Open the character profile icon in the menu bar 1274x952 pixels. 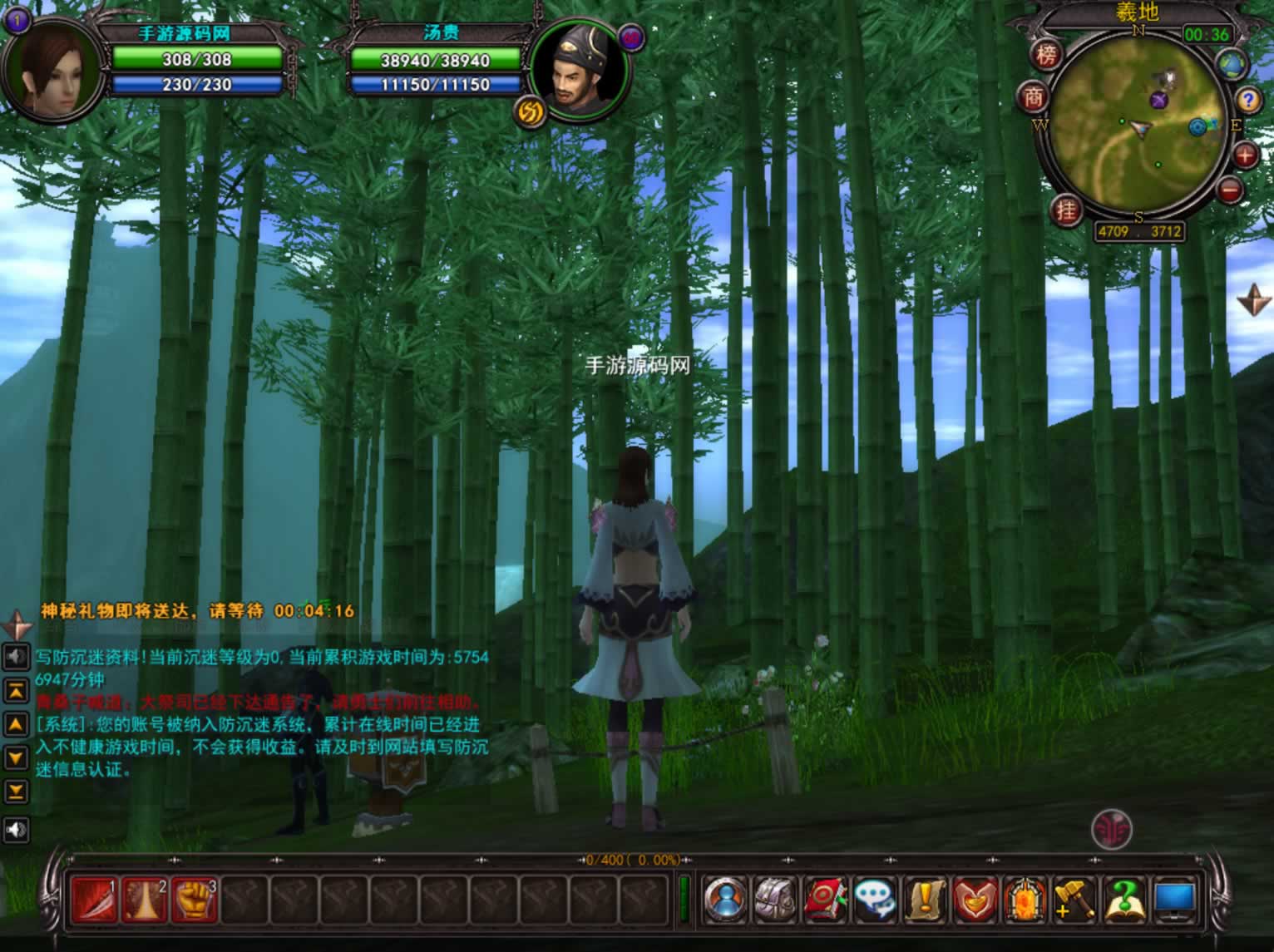725,900
